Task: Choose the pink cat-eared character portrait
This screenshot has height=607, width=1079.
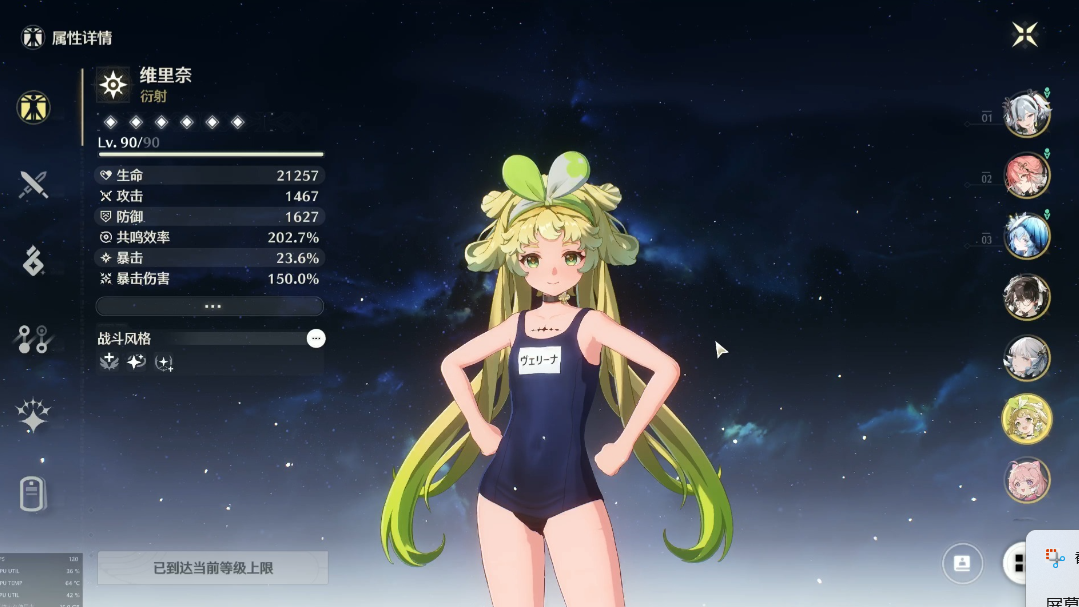Action: coord(1026,480)
